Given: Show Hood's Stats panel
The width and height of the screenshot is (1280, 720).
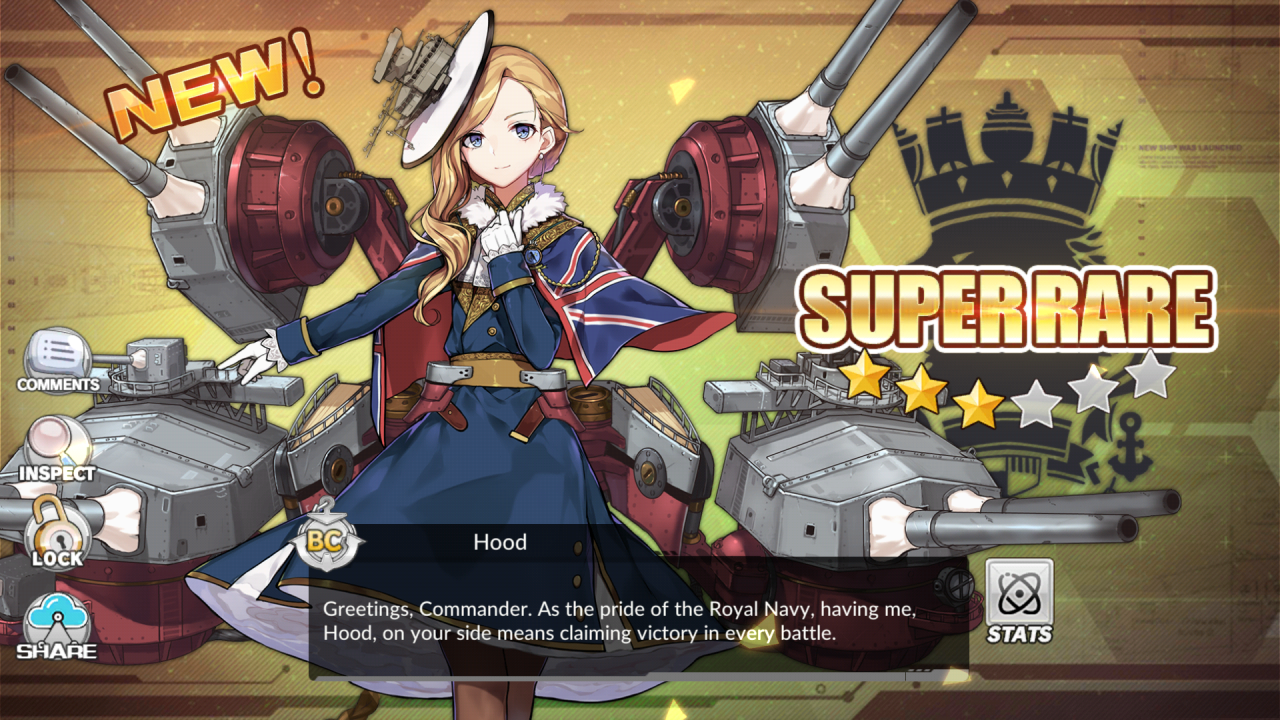Looking at the screenshot, I should point(1019,600).
